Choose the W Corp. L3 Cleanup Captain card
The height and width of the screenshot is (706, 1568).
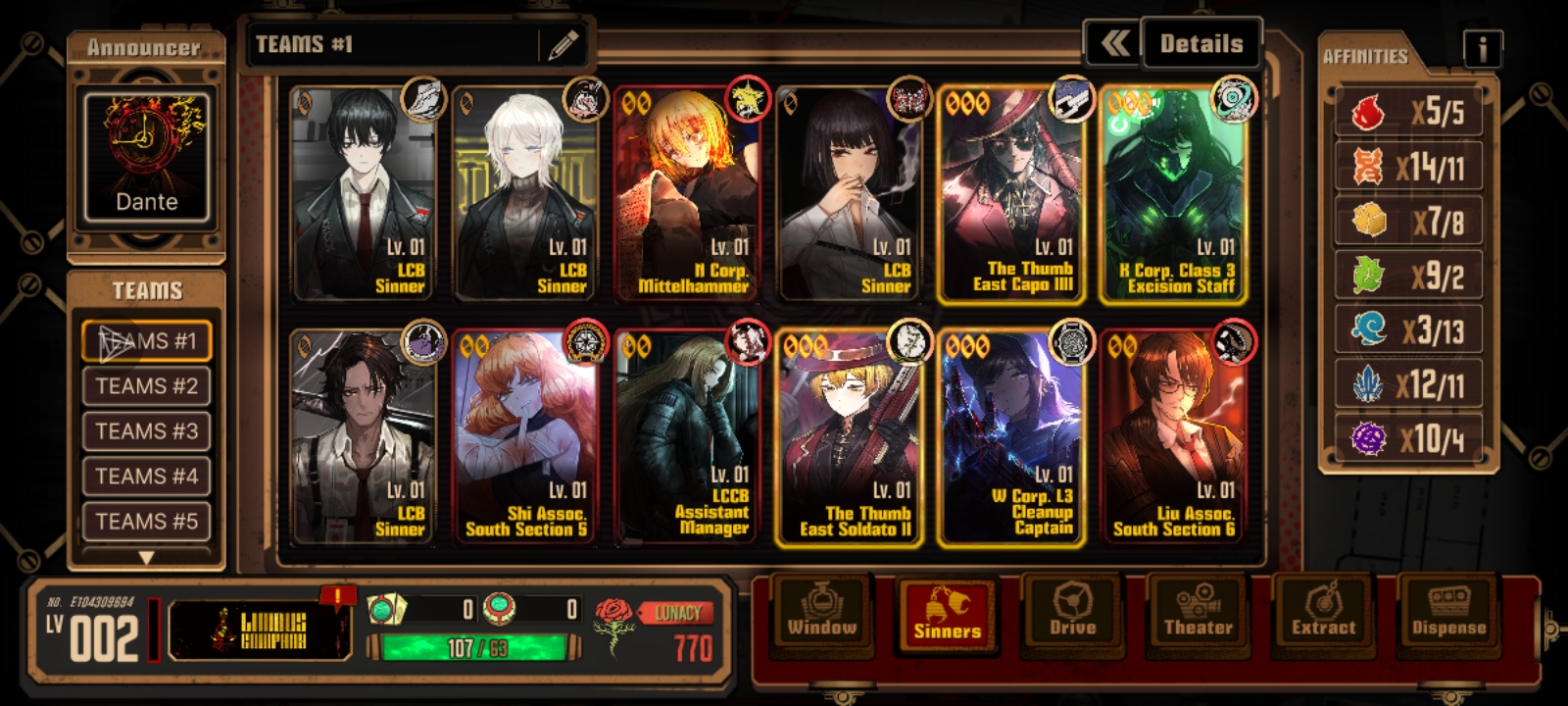[x=1012, y=437]
